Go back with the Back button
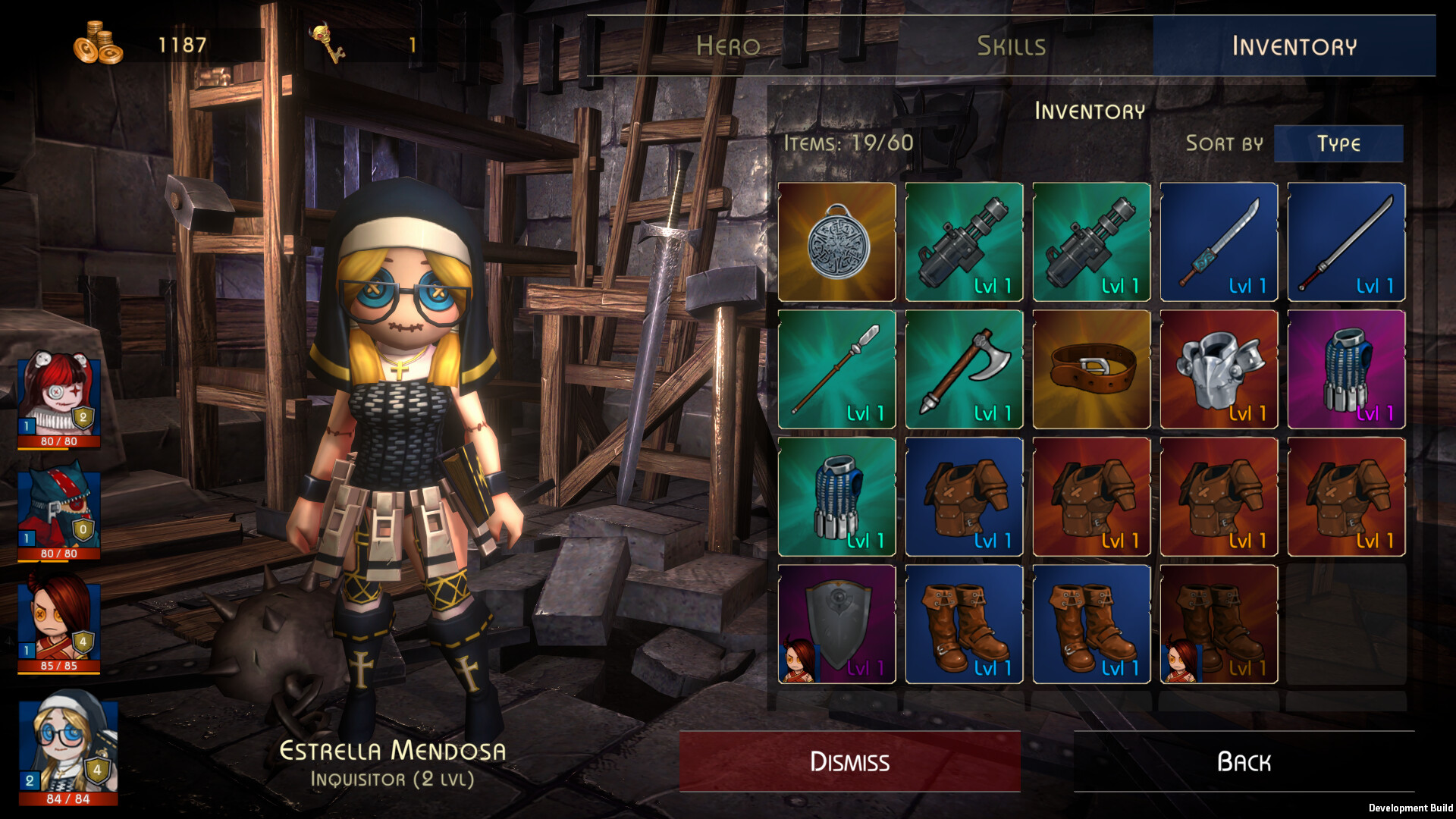Image resolution: width=1456 pixels, height=819 pixels. (1244, 761)
